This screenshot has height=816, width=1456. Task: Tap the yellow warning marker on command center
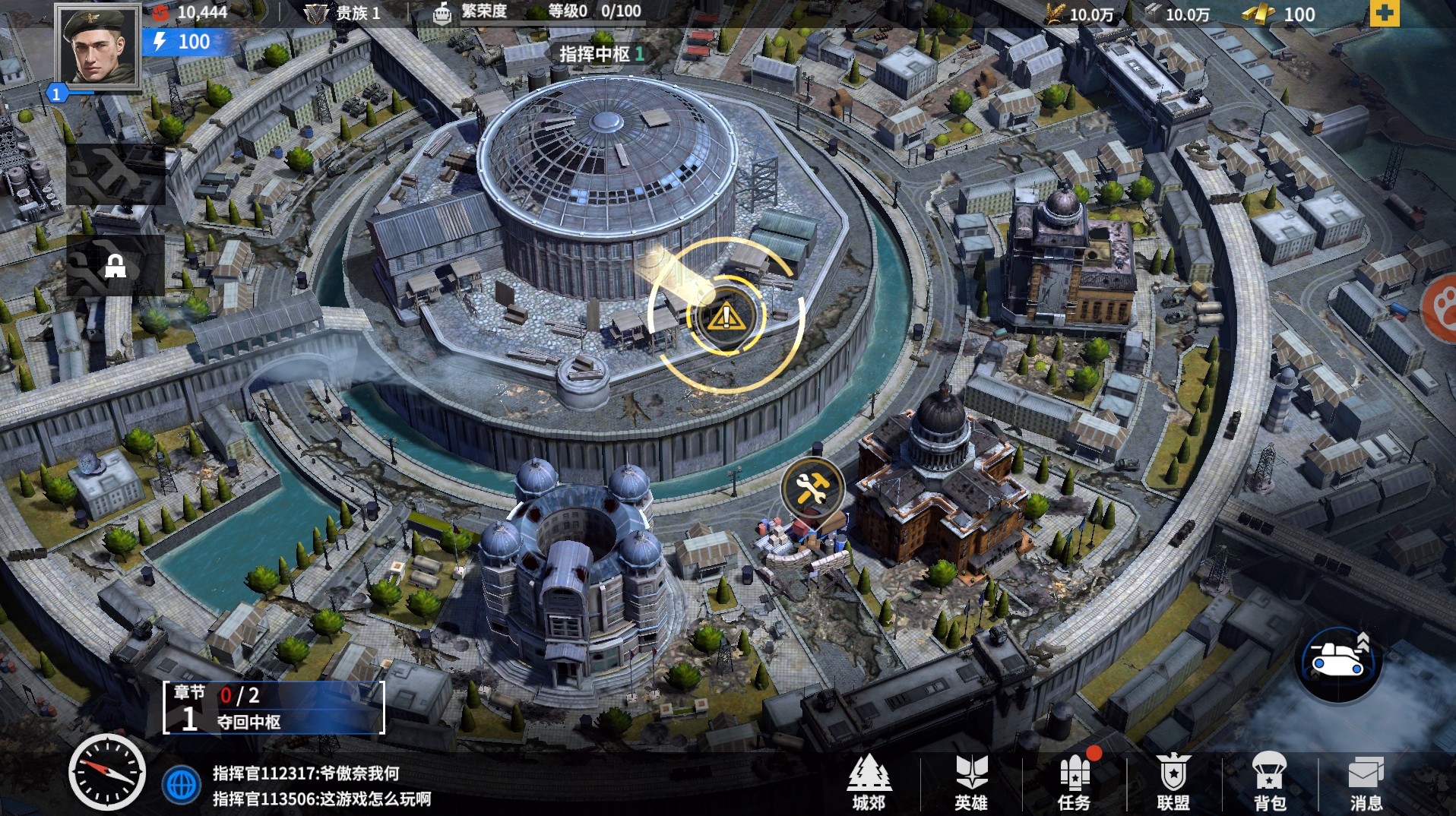(x=726, y=316)
